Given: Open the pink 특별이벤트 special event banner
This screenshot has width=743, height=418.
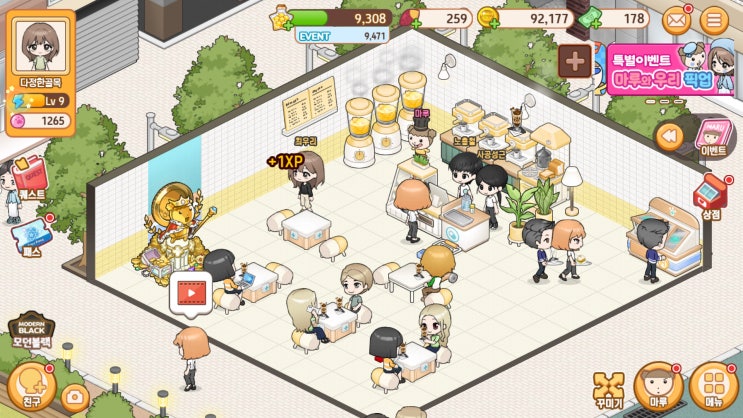Looking at the screenshot, I should [x=670, y=69].
